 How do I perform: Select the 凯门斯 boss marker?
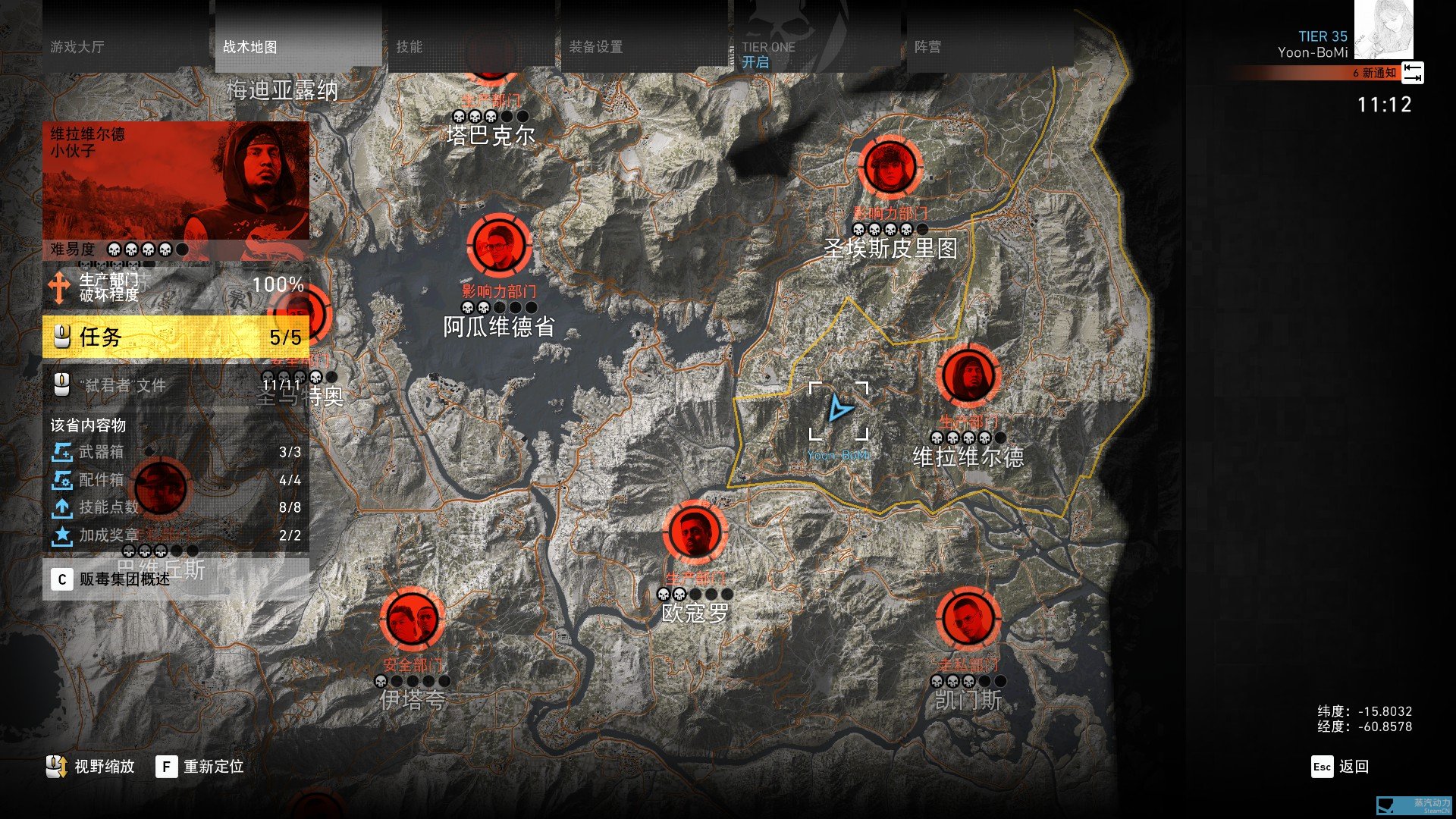[968, 619]
